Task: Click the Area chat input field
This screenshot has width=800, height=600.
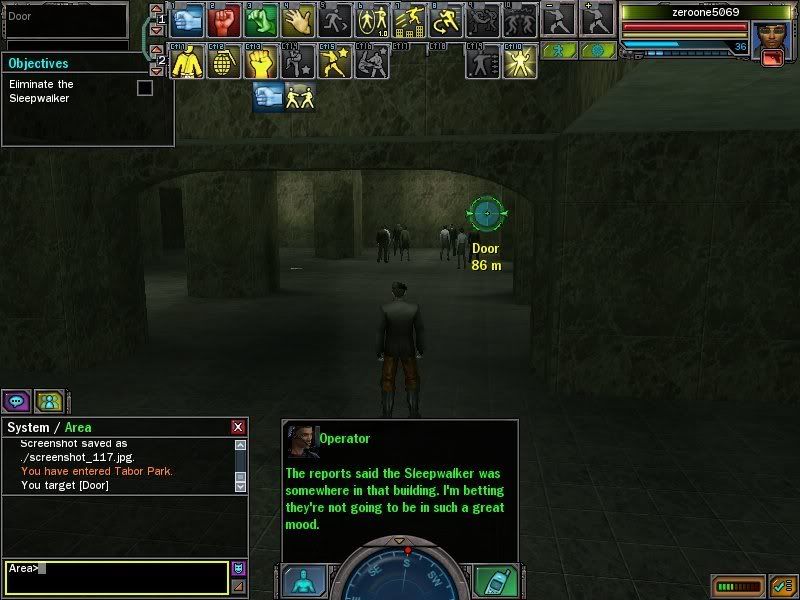Action: click(116, 577)
